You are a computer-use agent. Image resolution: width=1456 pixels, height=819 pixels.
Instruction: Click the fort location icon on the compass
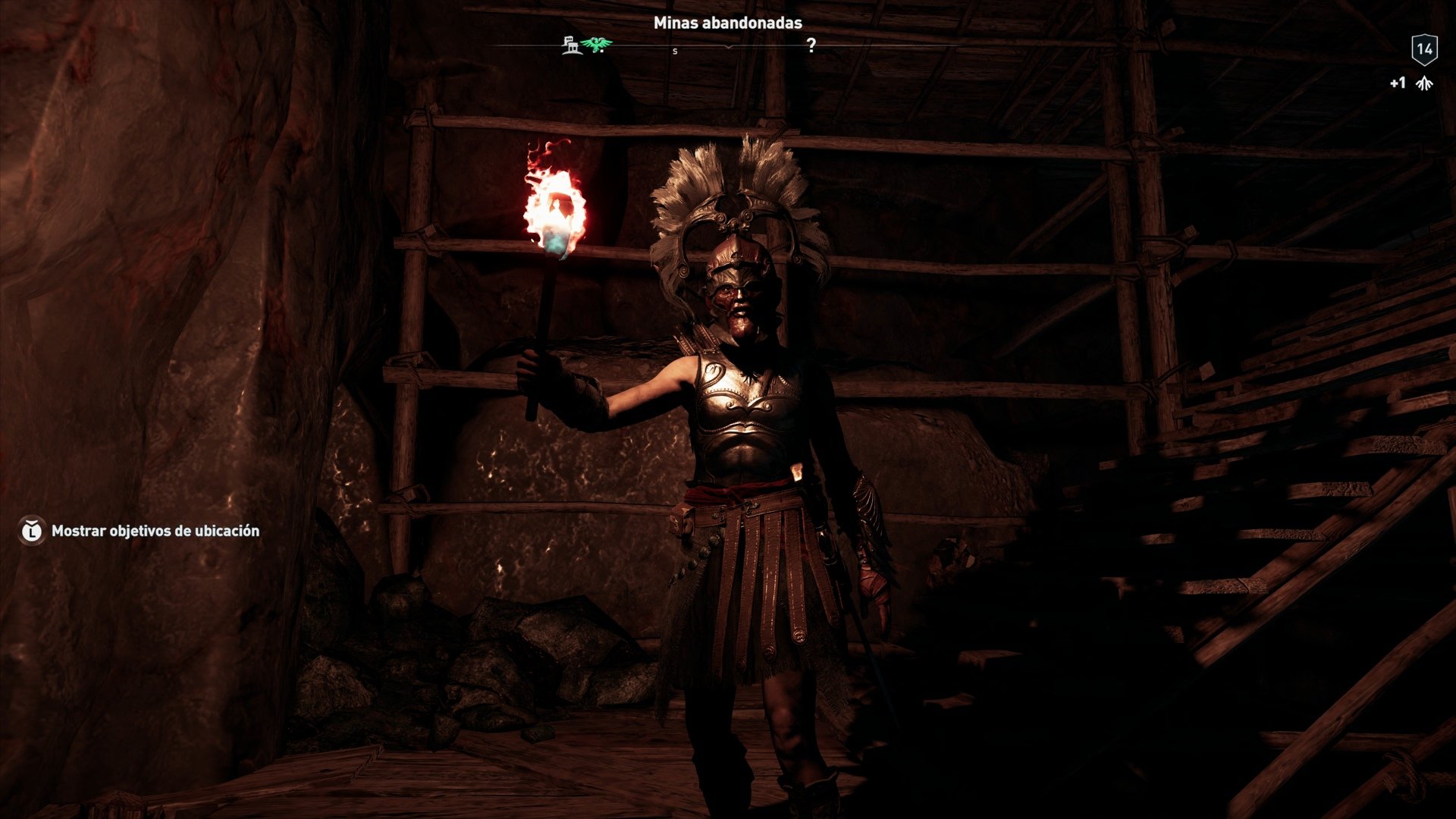[x=571, y=45]
